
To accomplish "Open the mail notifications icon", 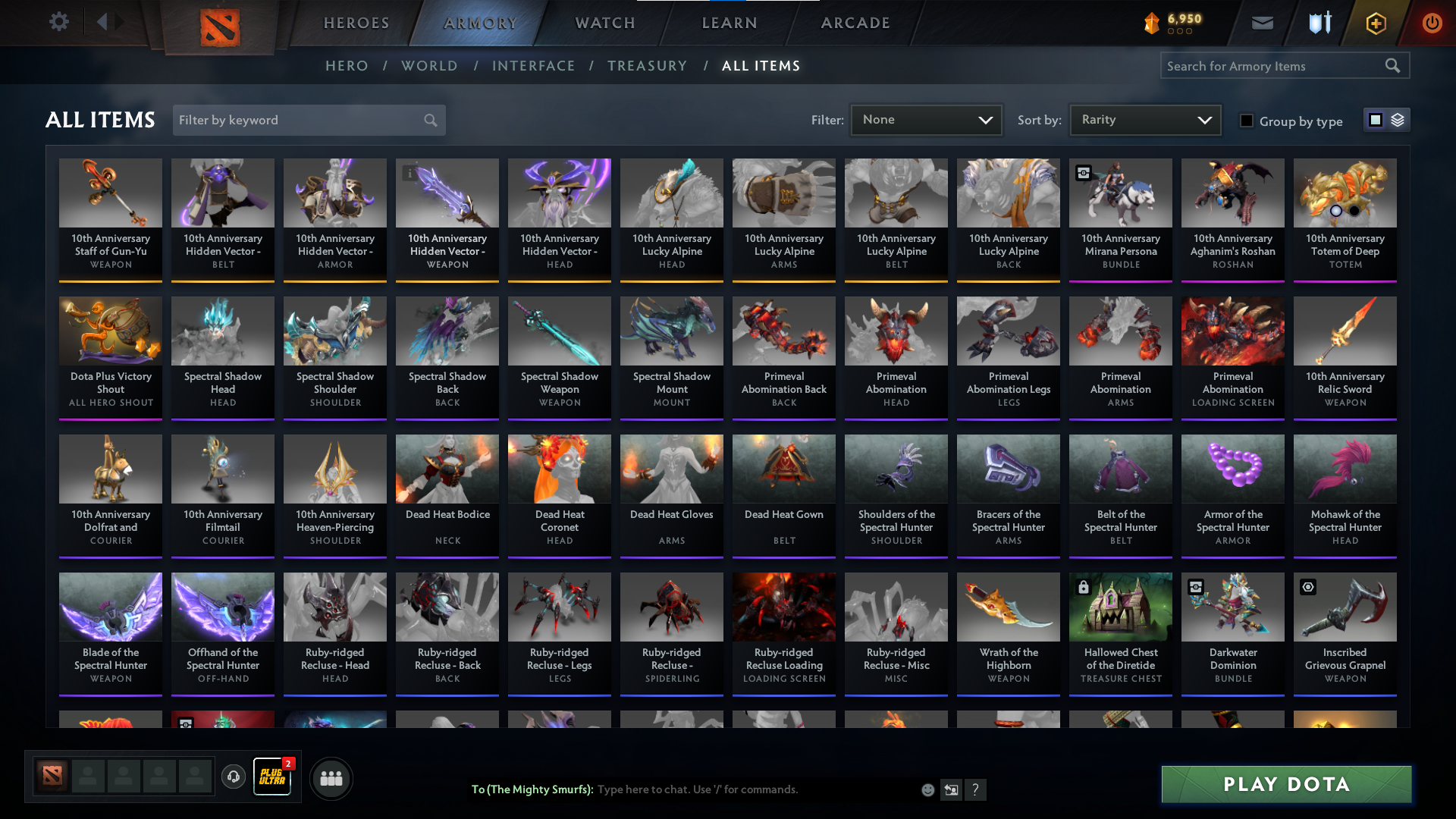I will pos(1261,23).
